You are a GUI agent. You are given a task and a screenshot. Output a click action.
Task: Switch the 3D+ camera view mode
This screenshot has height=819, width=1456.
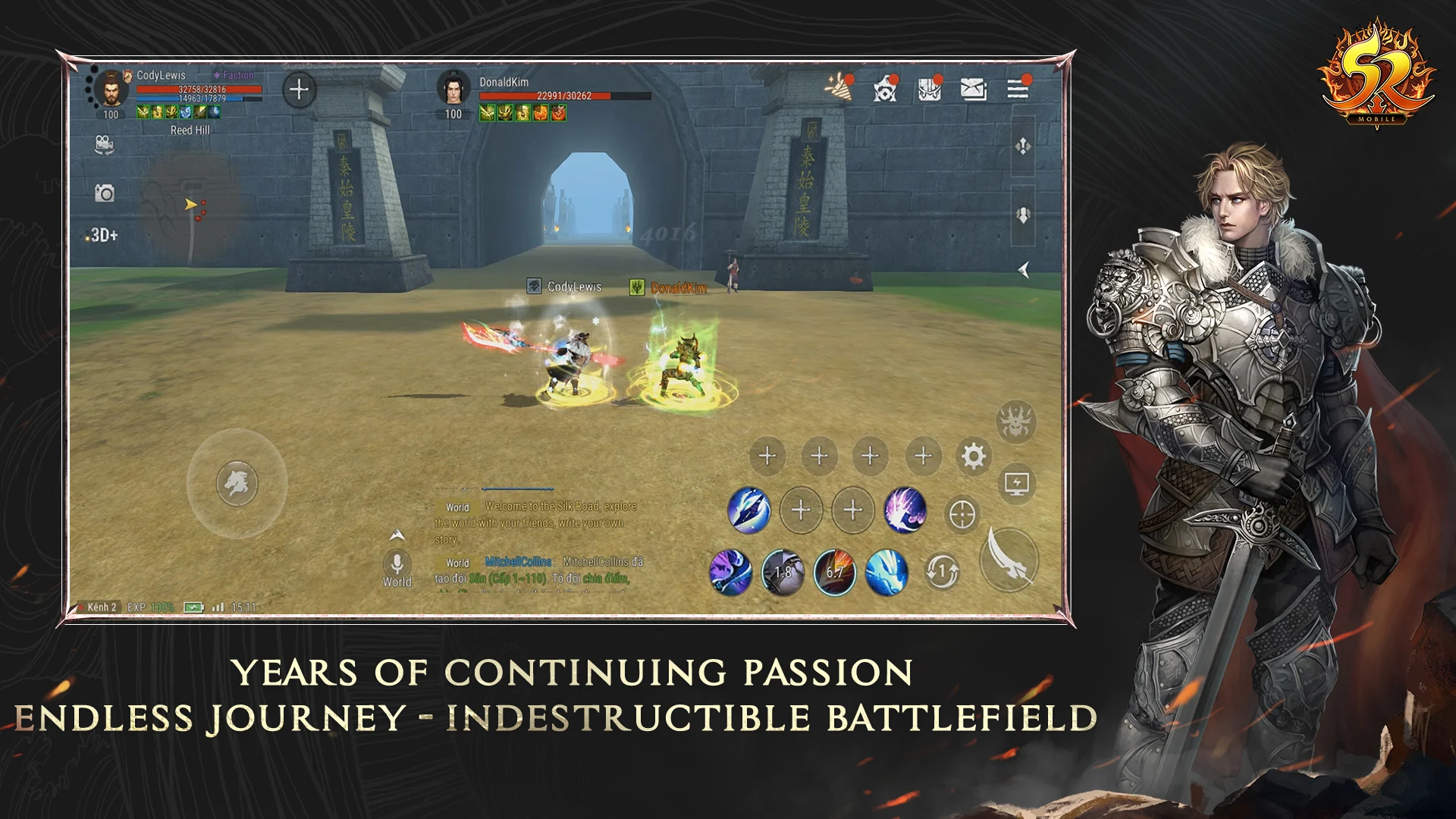pyautogui.click(x=103, y=235)
